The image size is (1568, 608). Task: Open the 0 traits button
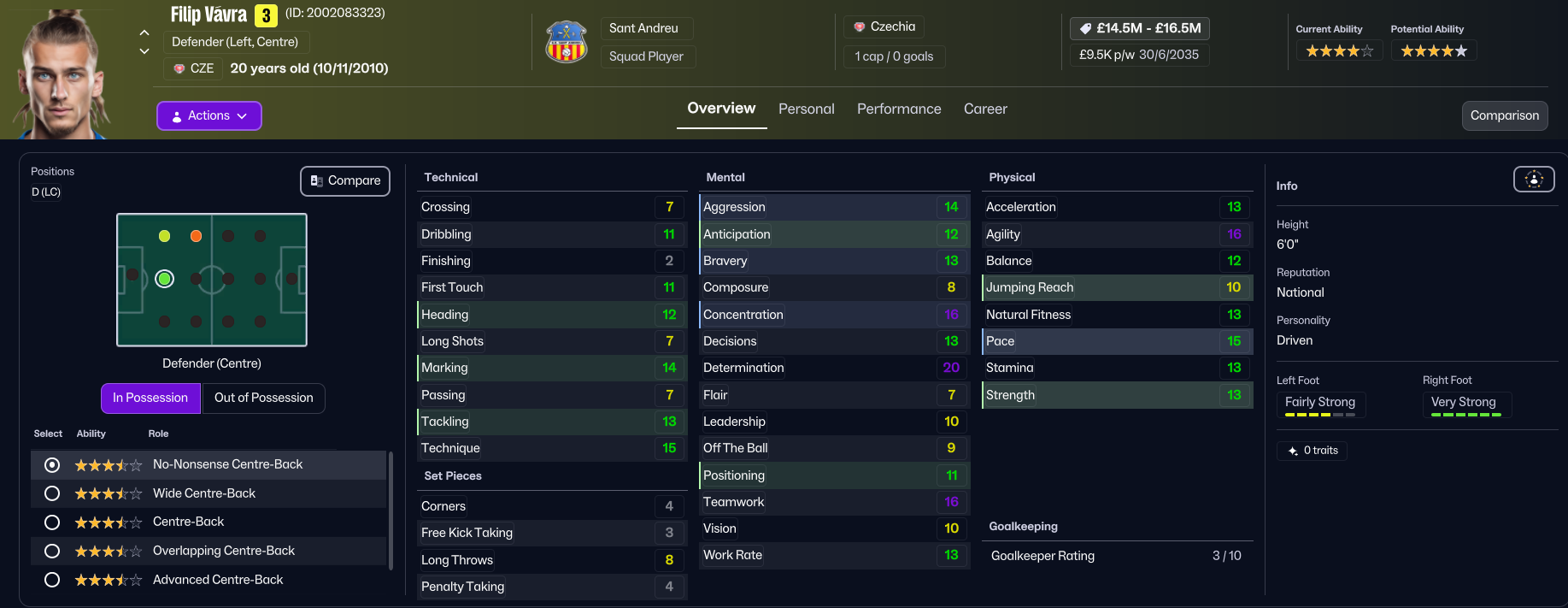1312,451
